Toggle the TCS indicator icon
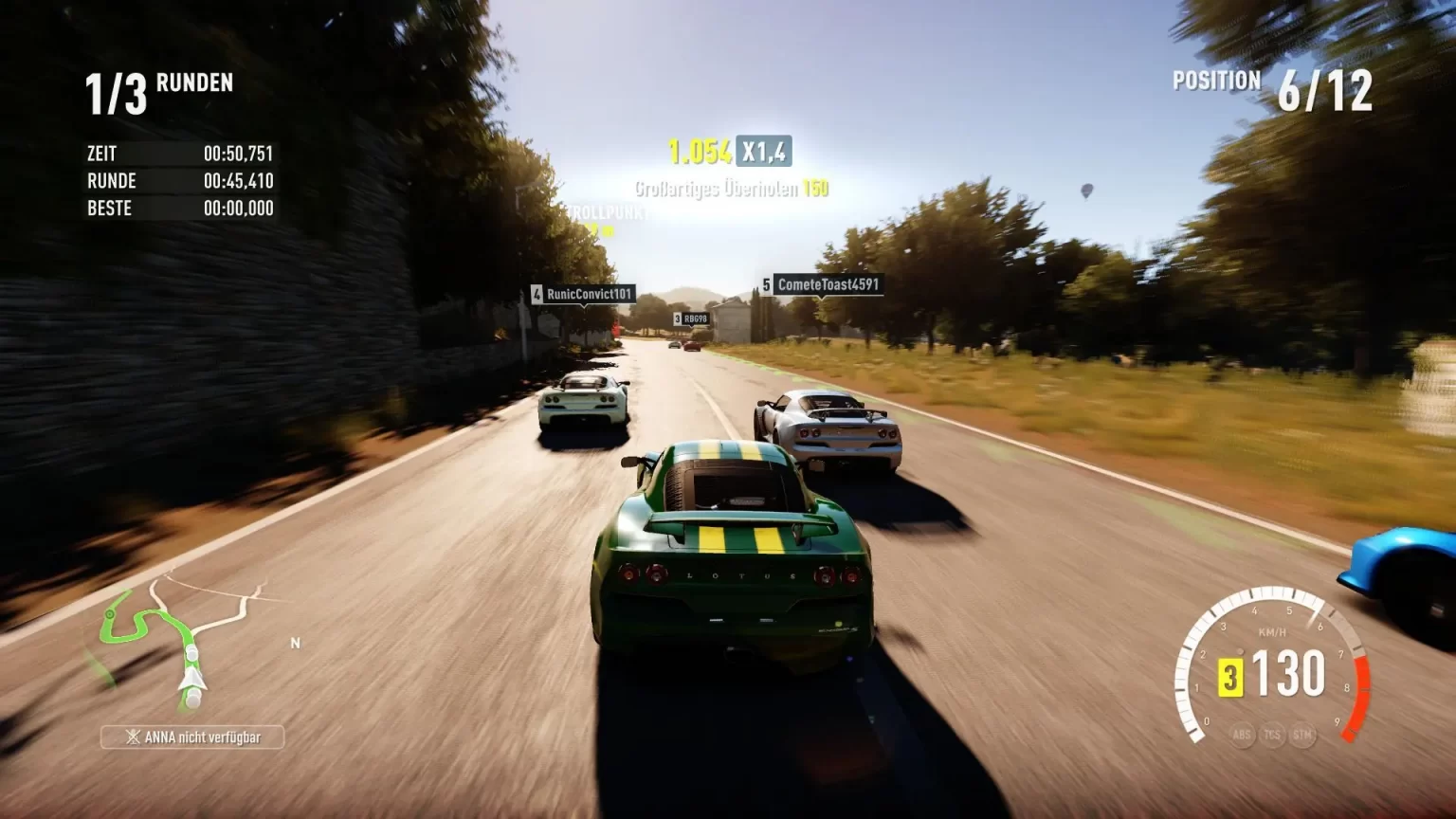 [x=1272, y=735]
